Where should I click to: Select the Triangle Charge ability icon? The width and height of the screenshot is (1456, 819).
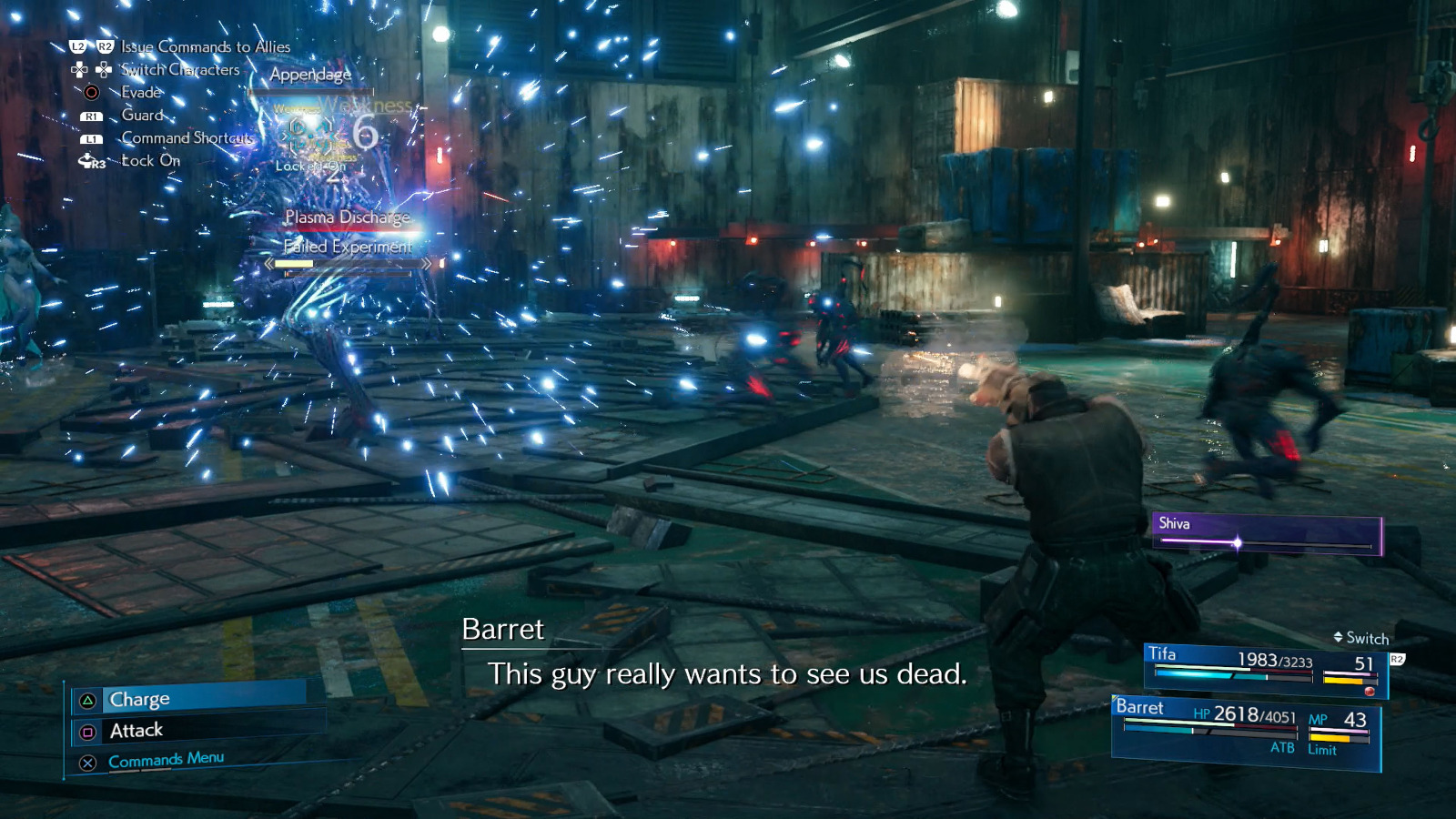[x=87, y=700]
